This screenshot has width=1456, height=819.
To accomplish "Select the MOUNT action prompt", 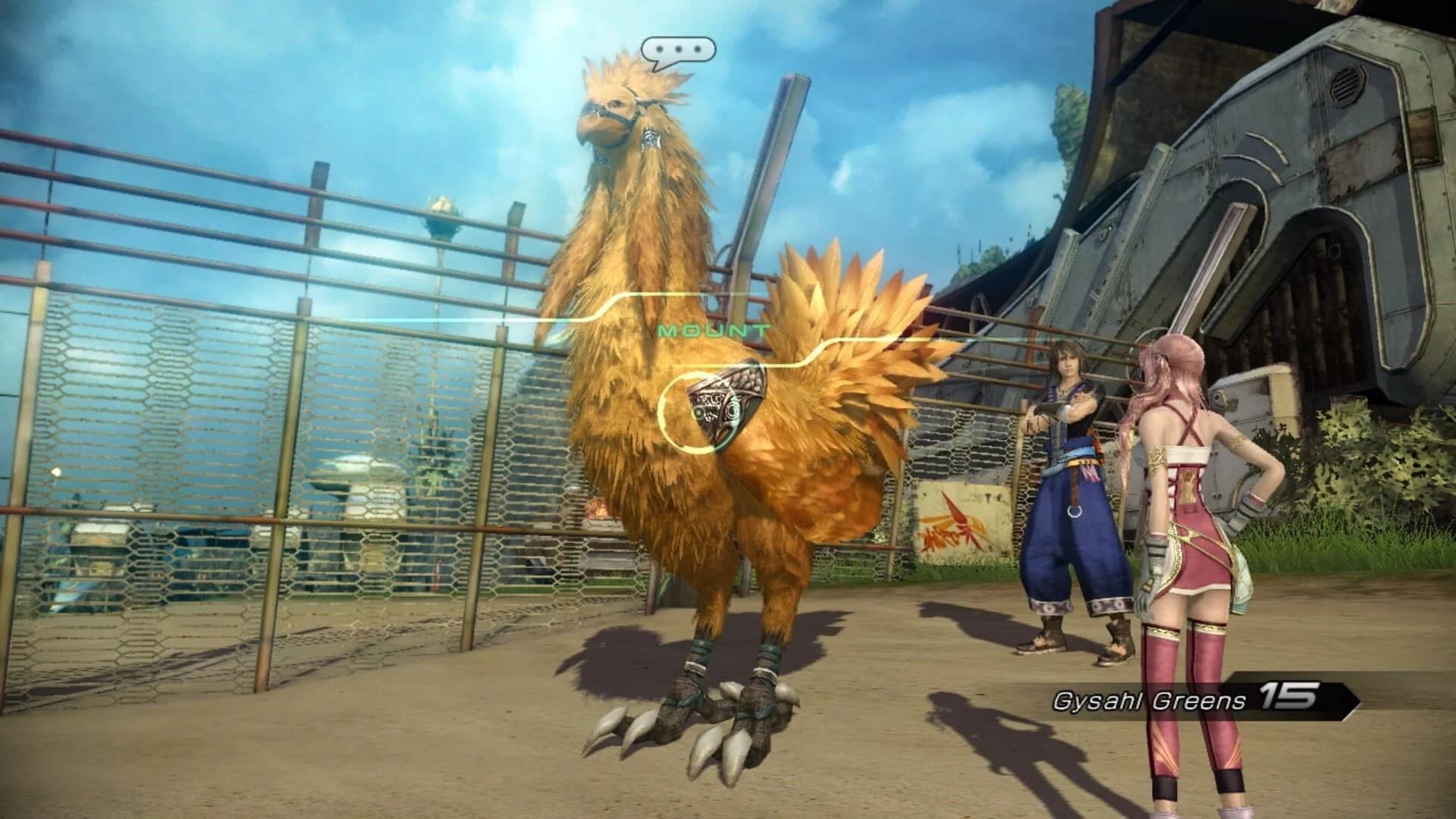I will (713, 330).
